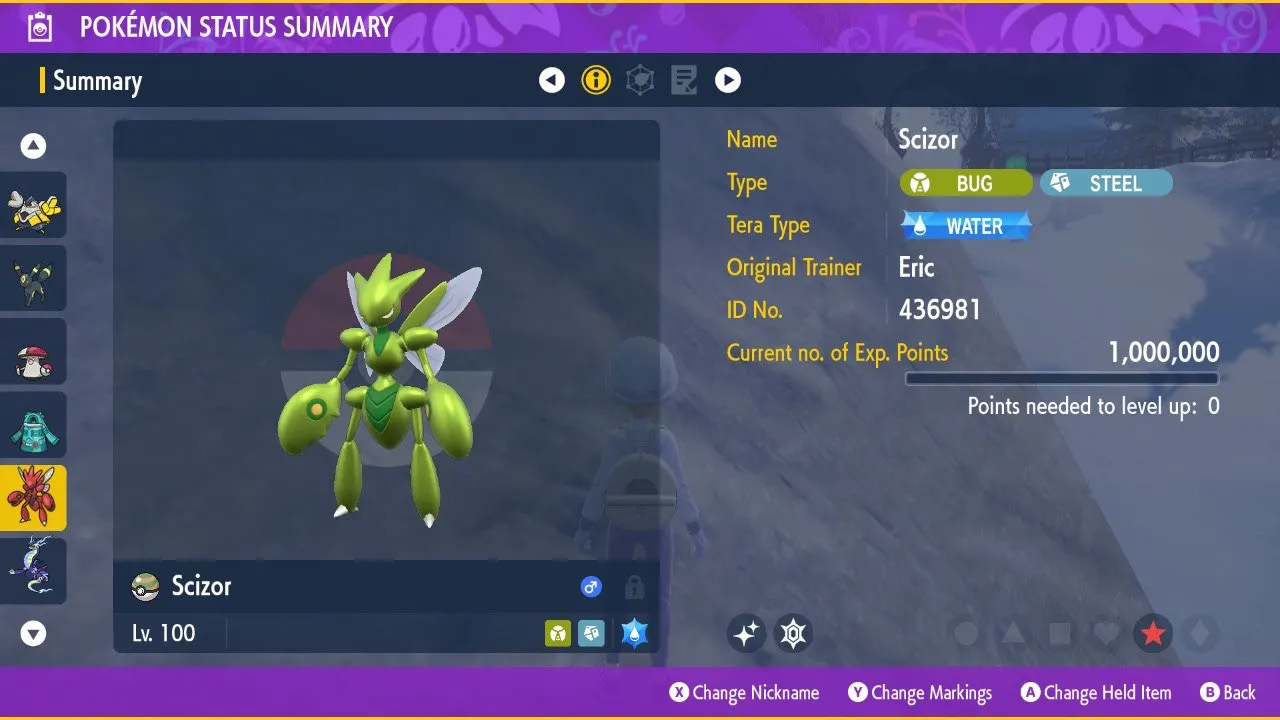Click the Water Tera Type badge
Screen dimensions: 1280x720
966,226
